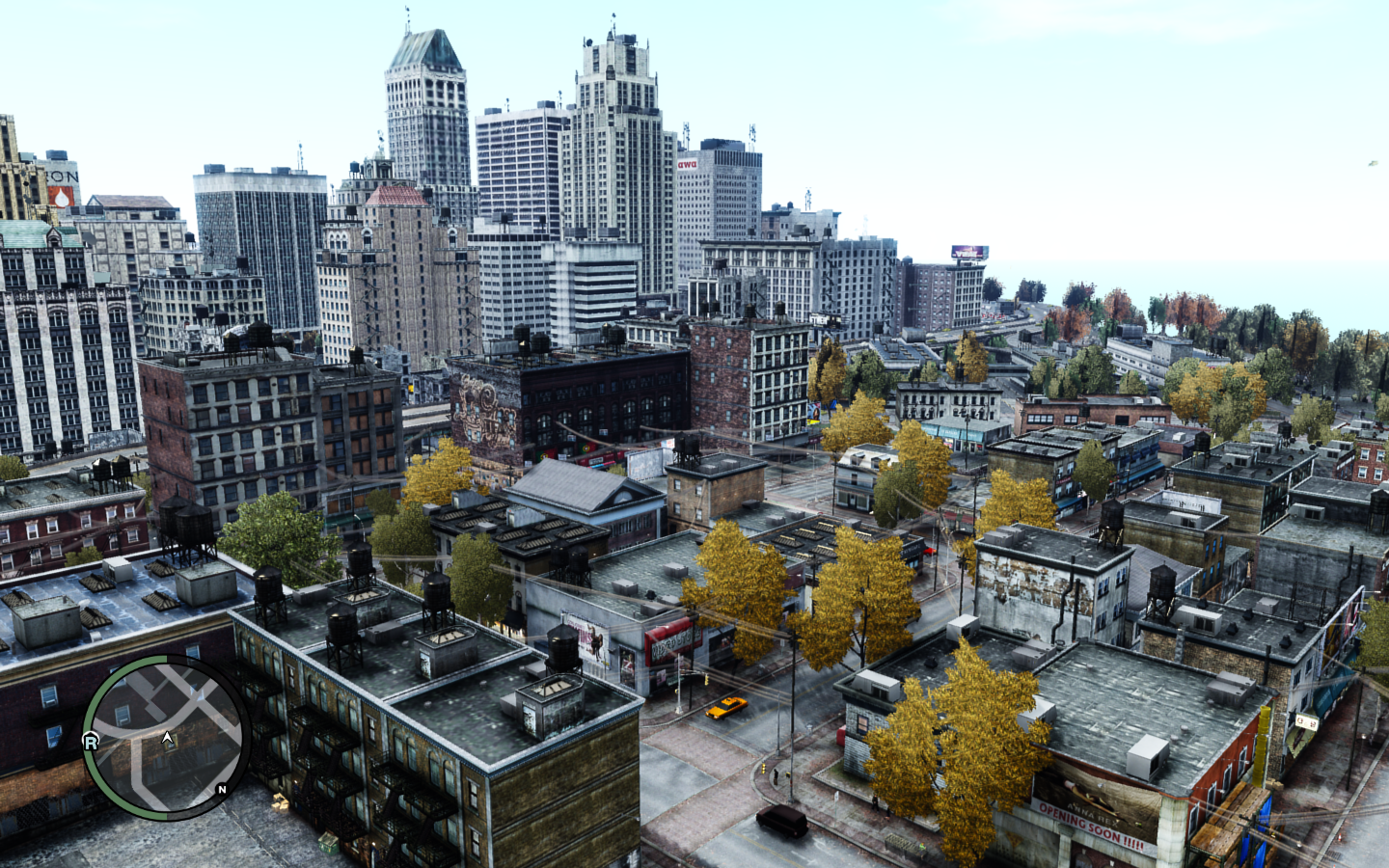The width and height of the screenshot is (1389, 868).
Task: Click the R mission blip on the radar
Action: (x=93, y=741)
